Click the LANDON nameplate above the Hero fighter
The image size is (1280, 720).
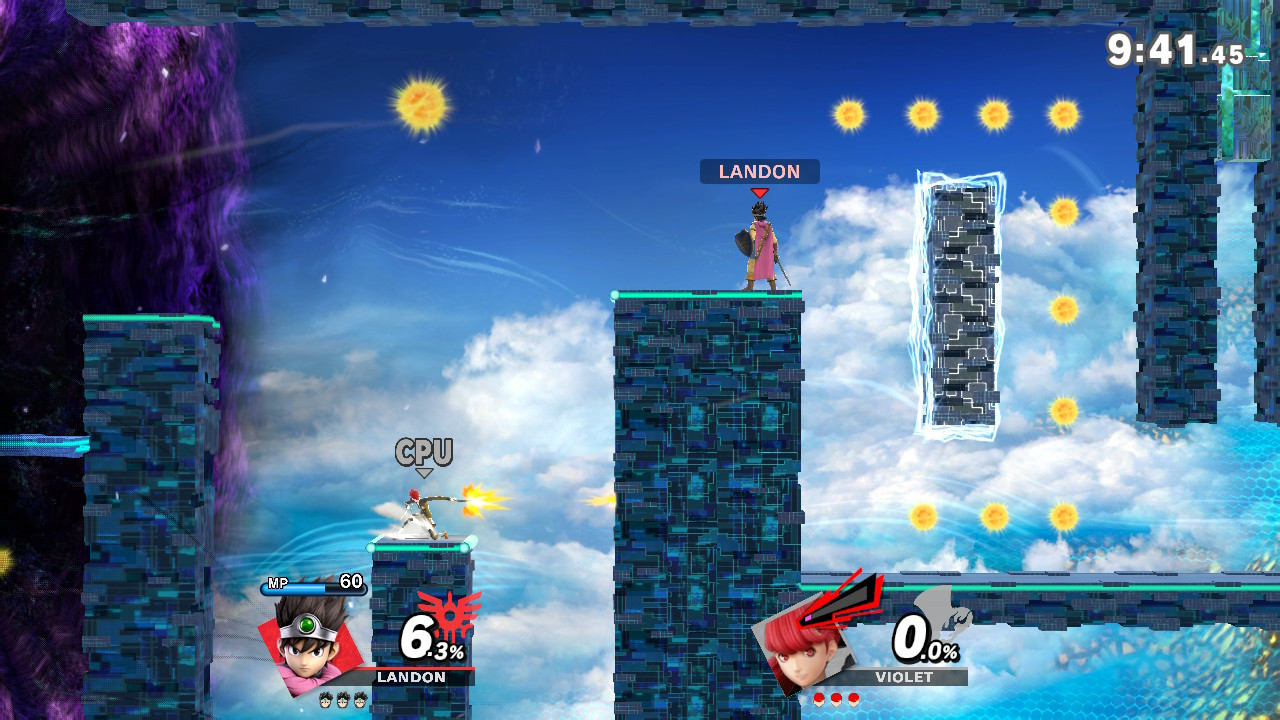pyautogui.click(x=758, y=171)
